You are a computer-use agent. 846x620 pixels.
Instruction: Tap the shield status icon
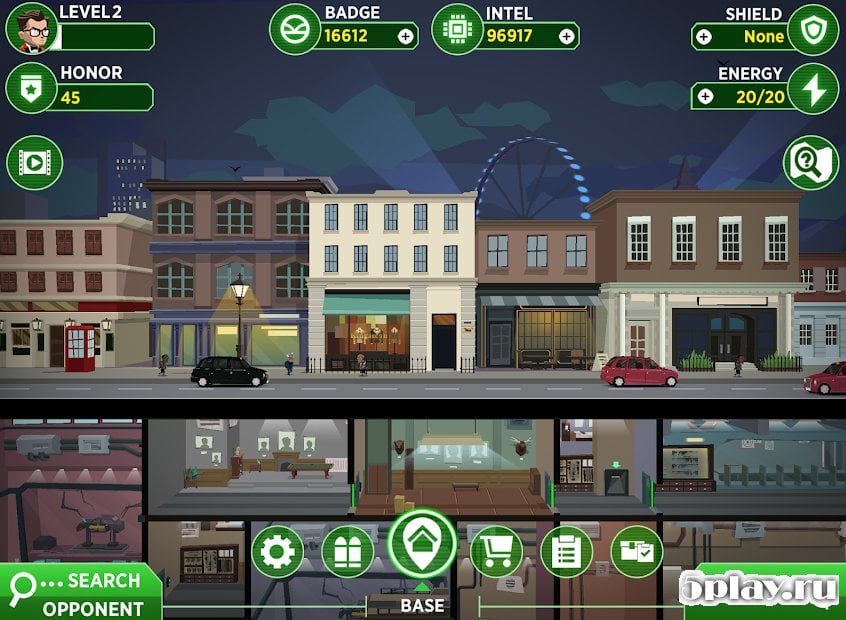[x=812, y=30]
